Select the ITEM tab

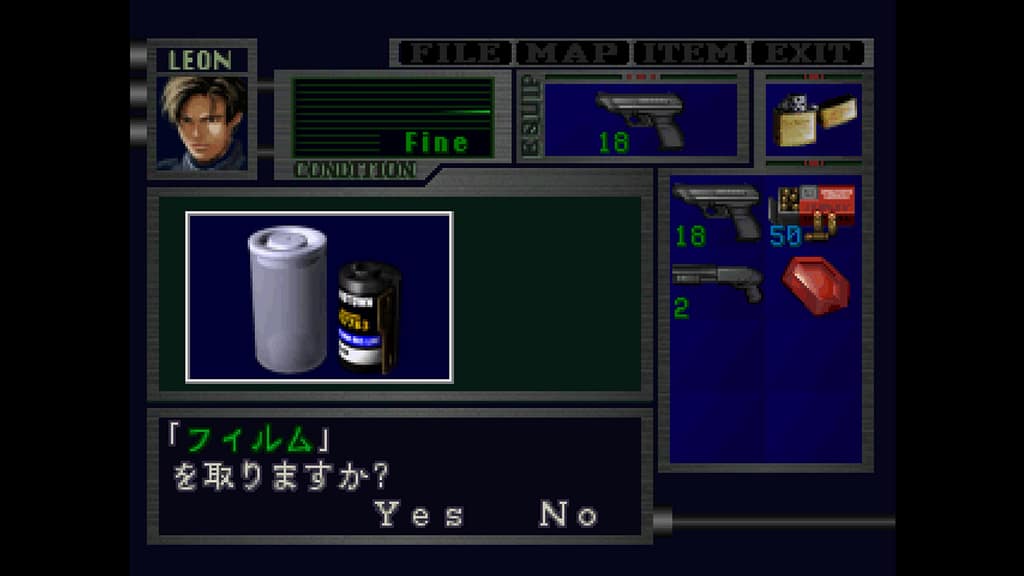tap(692, 53)
